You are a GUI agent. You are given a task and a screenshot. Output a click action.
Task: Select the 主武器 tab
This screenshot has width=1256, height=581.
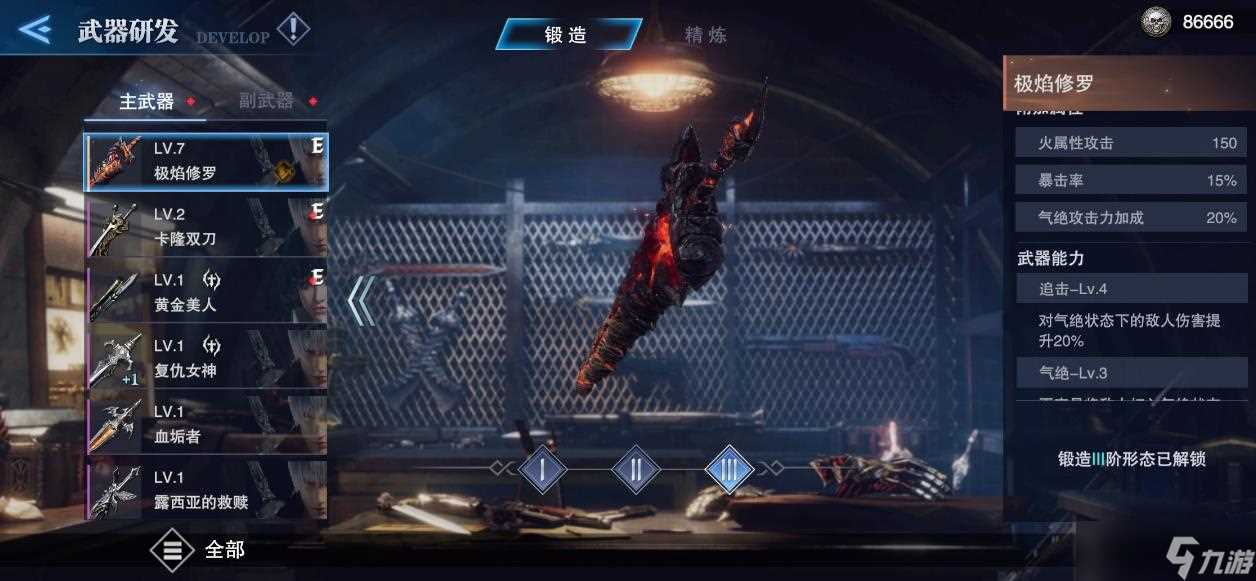[146, 101]
